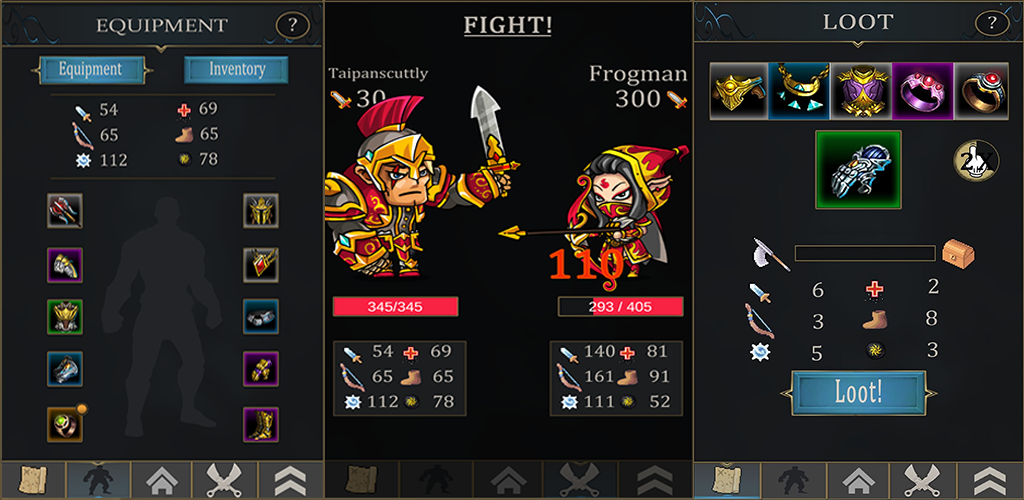Select the equipped axe weapon slot
This screenshot has width=1024, height=500.
point(64,211)
